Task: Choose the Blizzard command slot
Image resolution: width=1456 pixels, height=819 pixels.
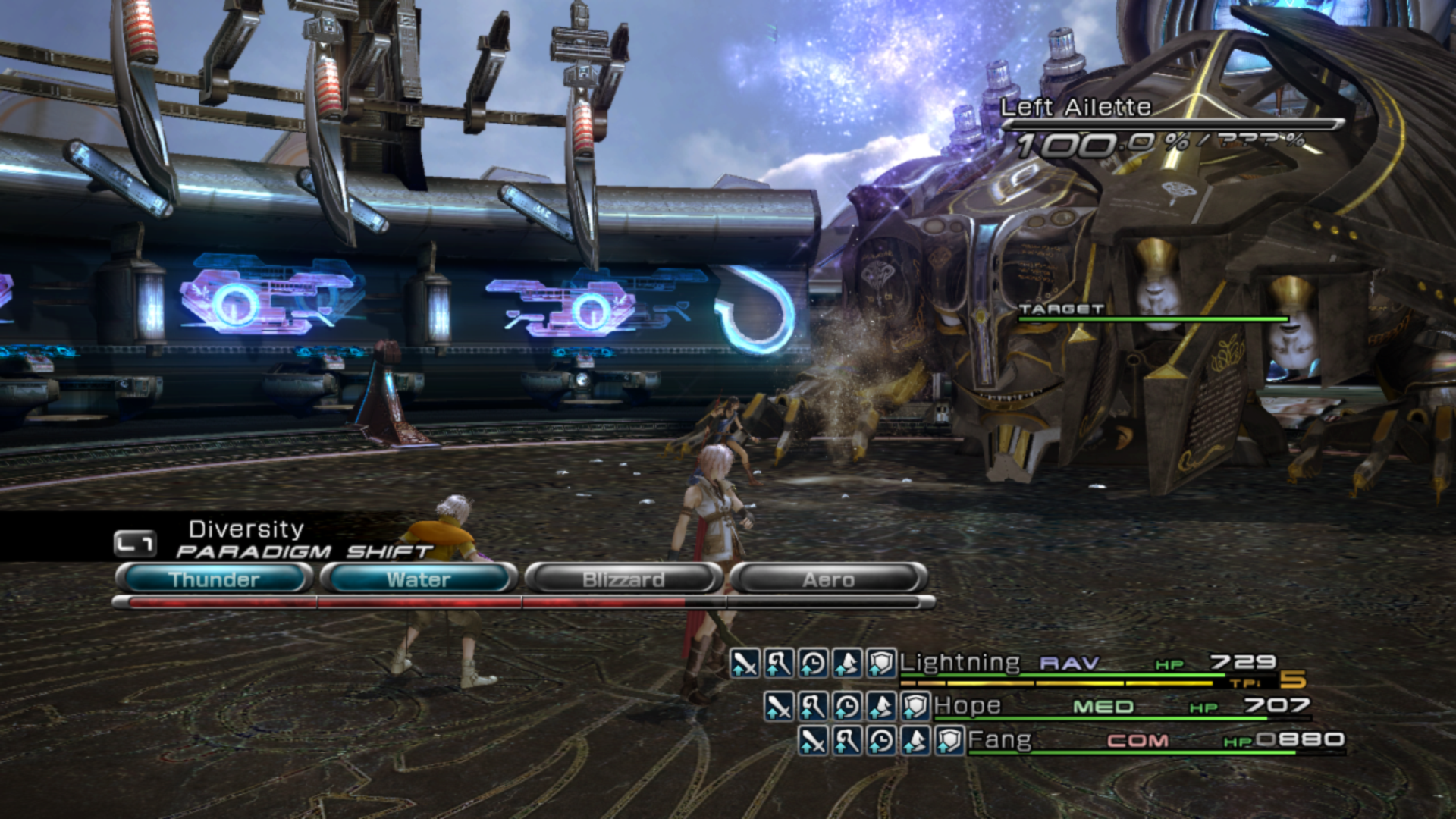Action: pos(623,579)
